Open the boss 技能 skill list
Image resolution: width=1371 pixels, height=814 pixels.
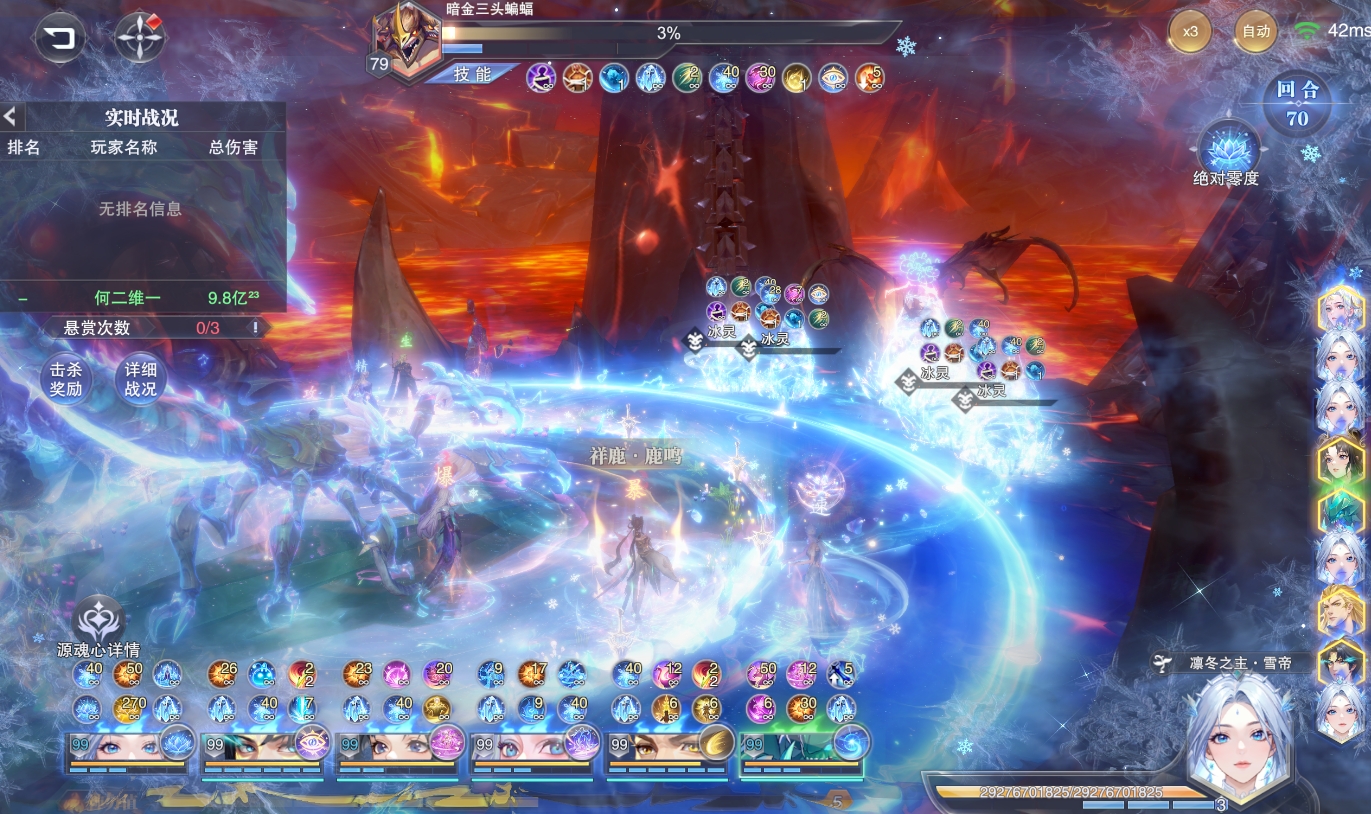[471, 74]
